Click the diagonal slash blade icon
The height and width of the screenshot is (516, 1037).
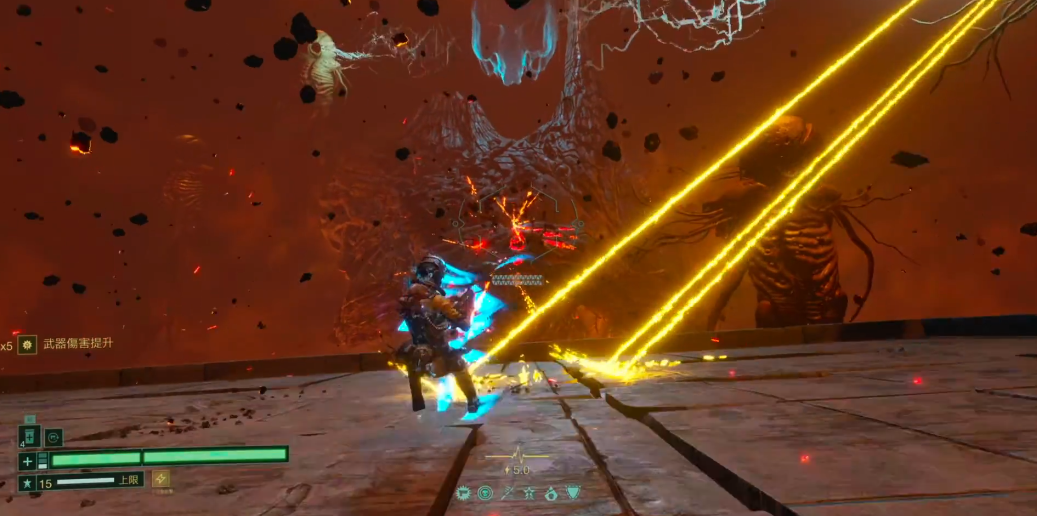click(x=508, y=492)
